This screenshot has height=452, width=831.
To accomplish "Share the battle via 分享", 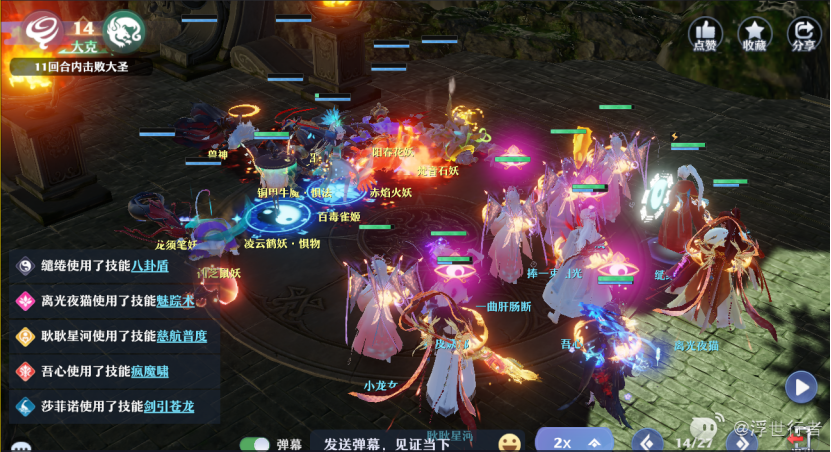I will [x=803, y=34].
